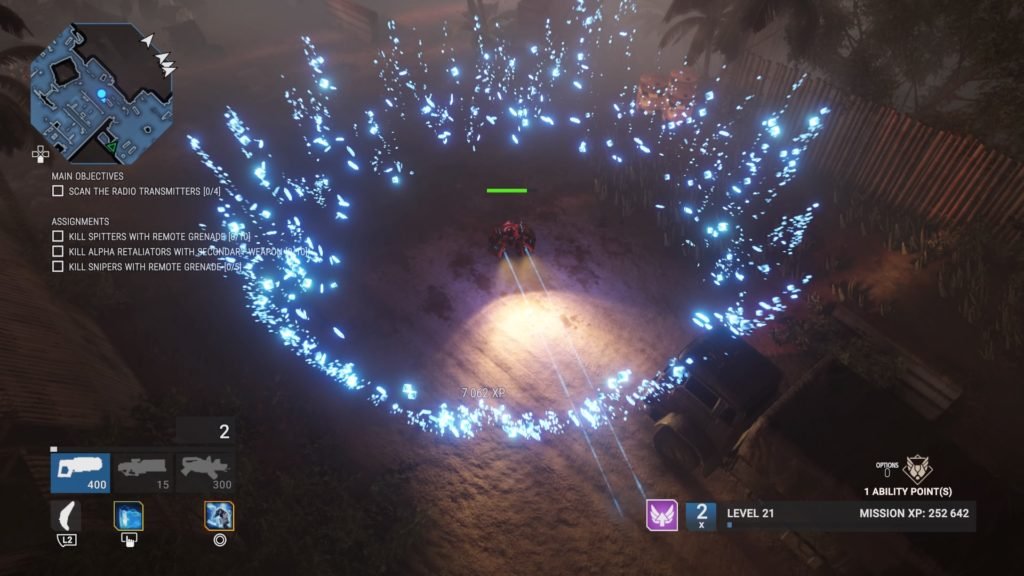Click the purple winged arrow perk icon

tap(661, 515)
